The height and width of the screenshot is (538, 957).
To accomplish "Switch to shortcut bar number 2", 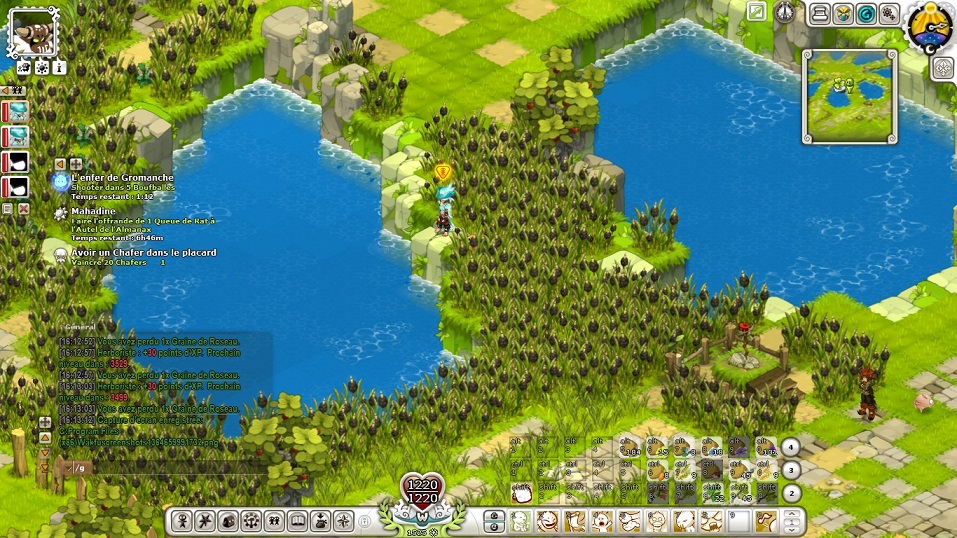I will coord(790,492).
